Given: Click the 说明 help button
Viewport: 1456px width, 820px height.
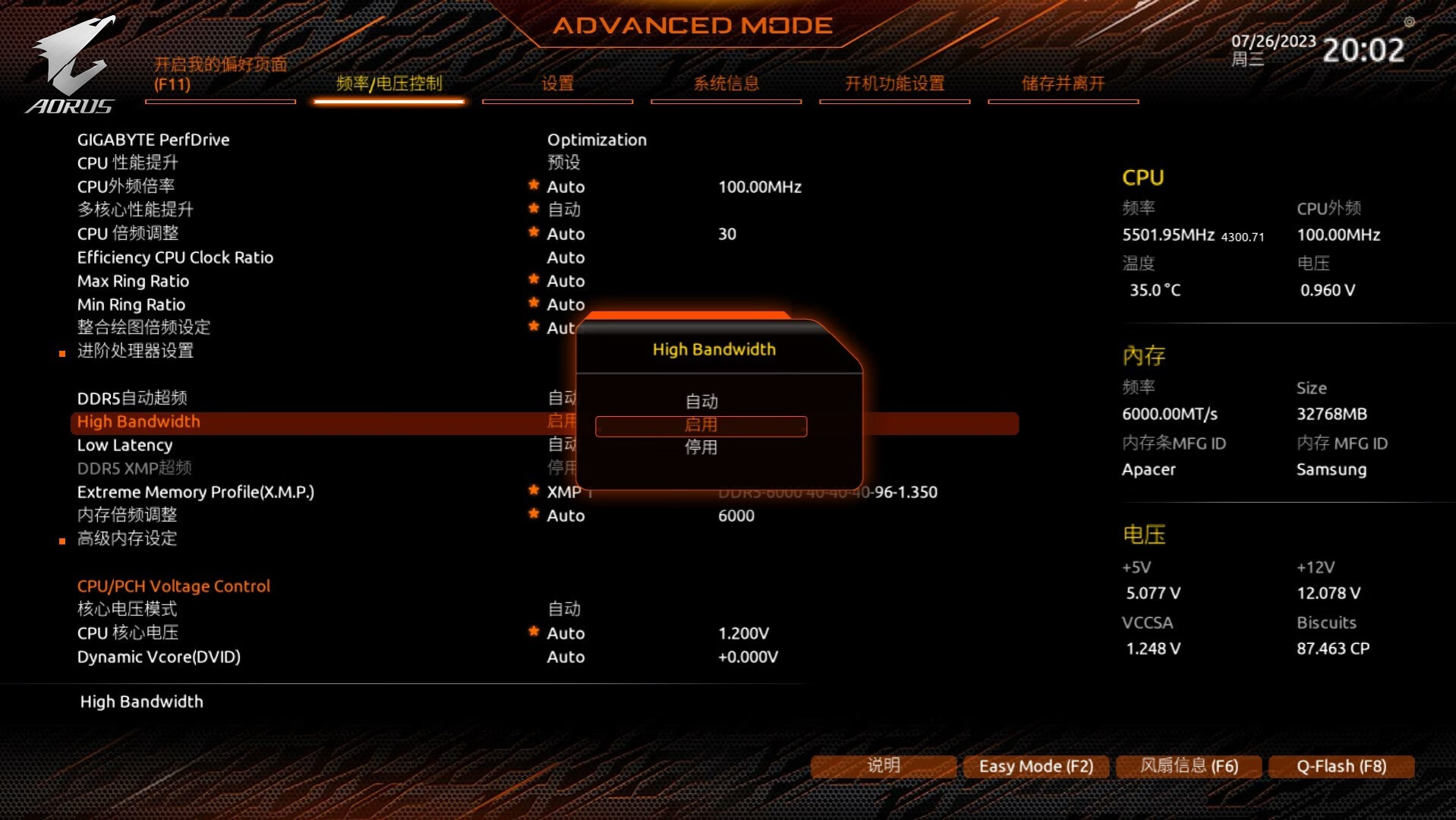Looking at the screenshot, I should [x=884, y=765].
